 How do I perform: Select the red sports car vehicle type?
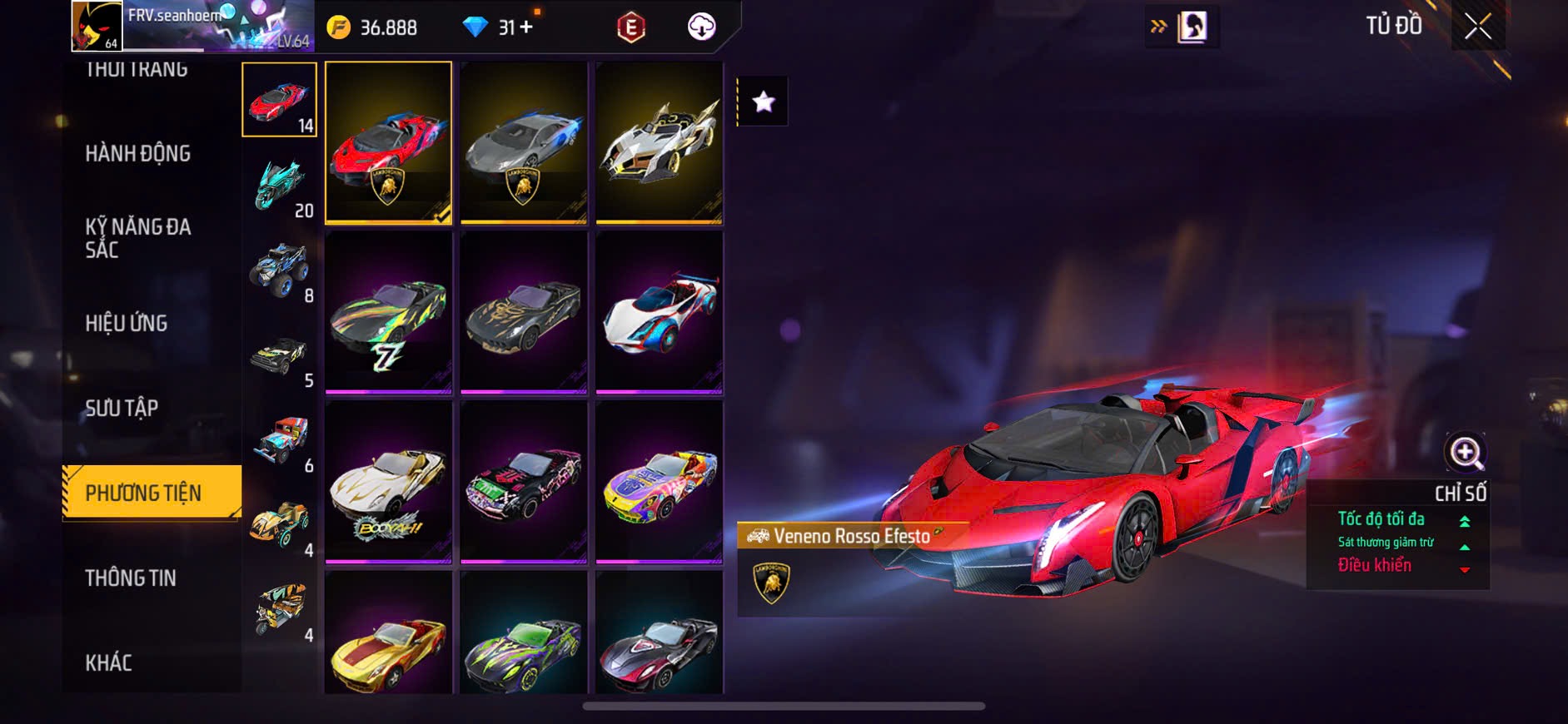coord(279,100)
